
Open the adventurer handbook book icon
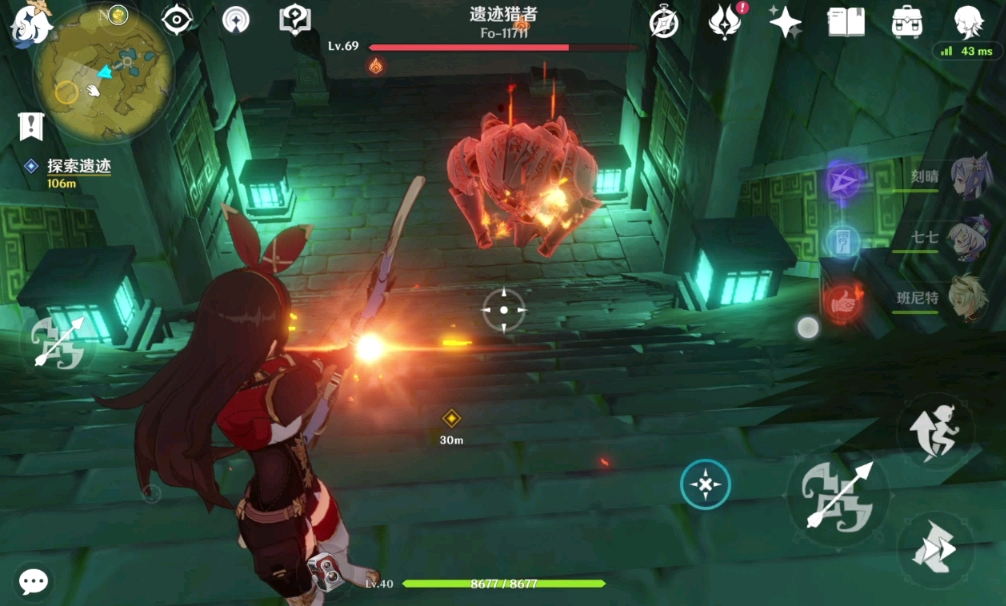(x=846, y=22)
